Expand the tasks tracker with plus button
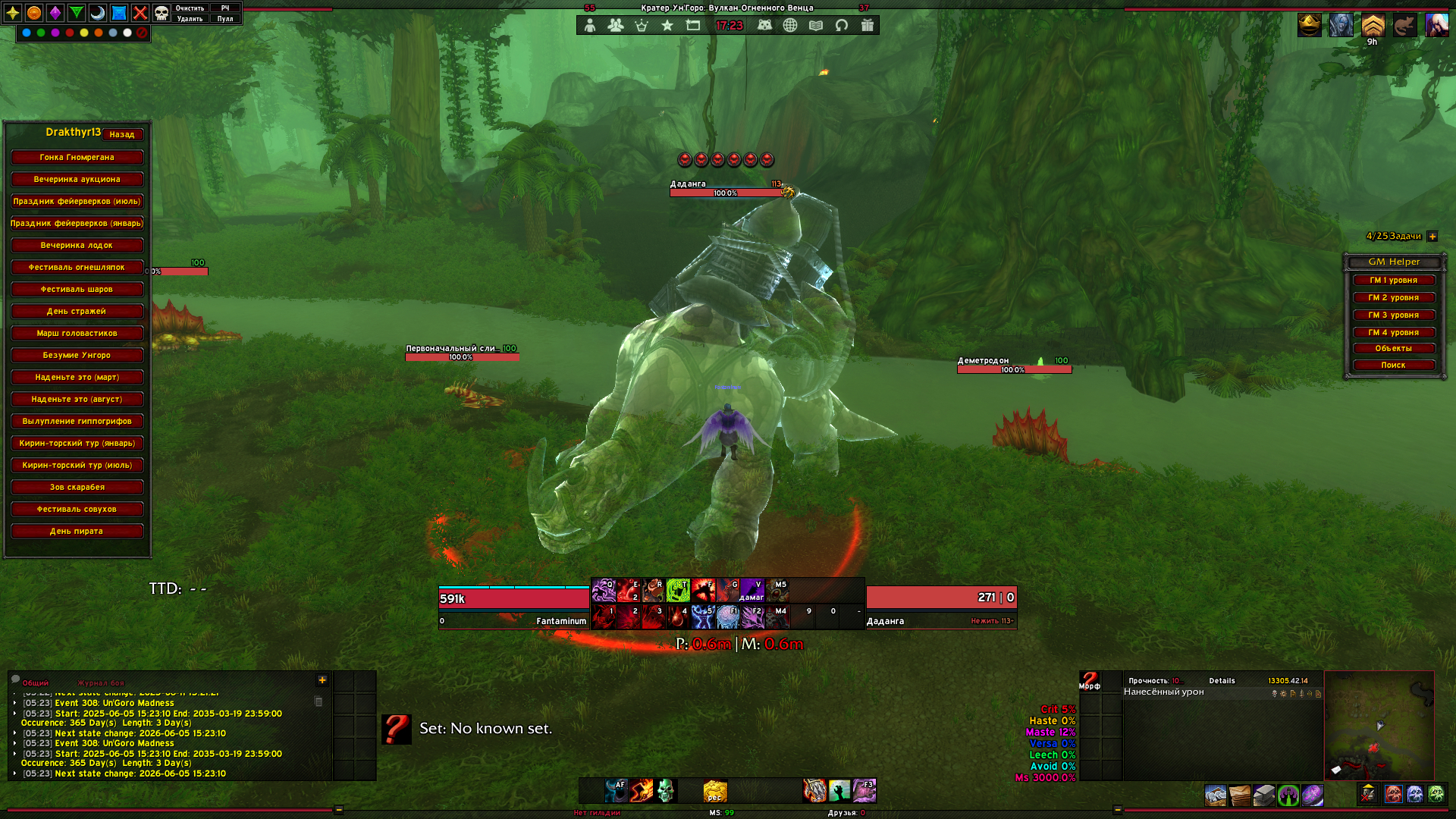Screen dimensions: 1456x819 1432,237
